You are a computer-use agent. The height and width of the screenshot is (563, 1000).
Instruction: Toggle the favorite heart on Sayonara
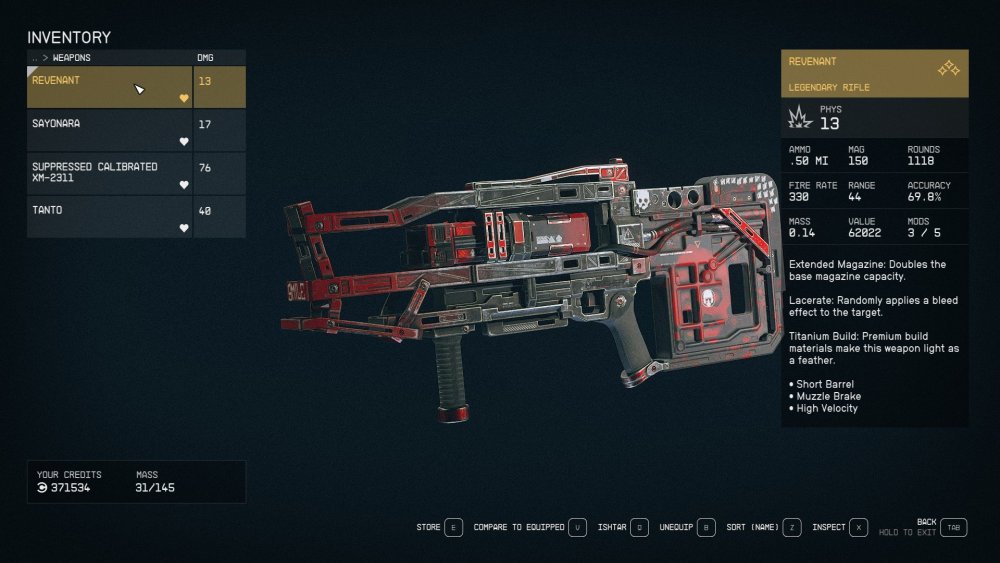pos(184,141)
